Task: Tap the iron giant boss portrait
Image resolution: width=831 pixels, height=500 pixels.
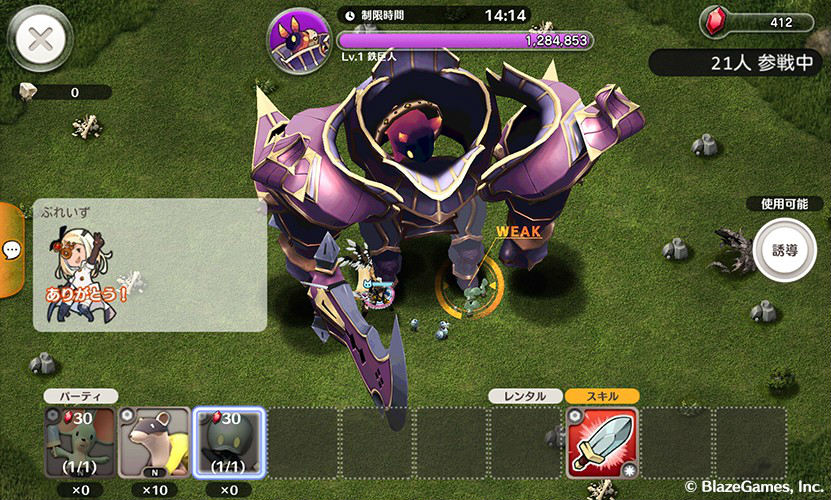Action: (299, 39)
